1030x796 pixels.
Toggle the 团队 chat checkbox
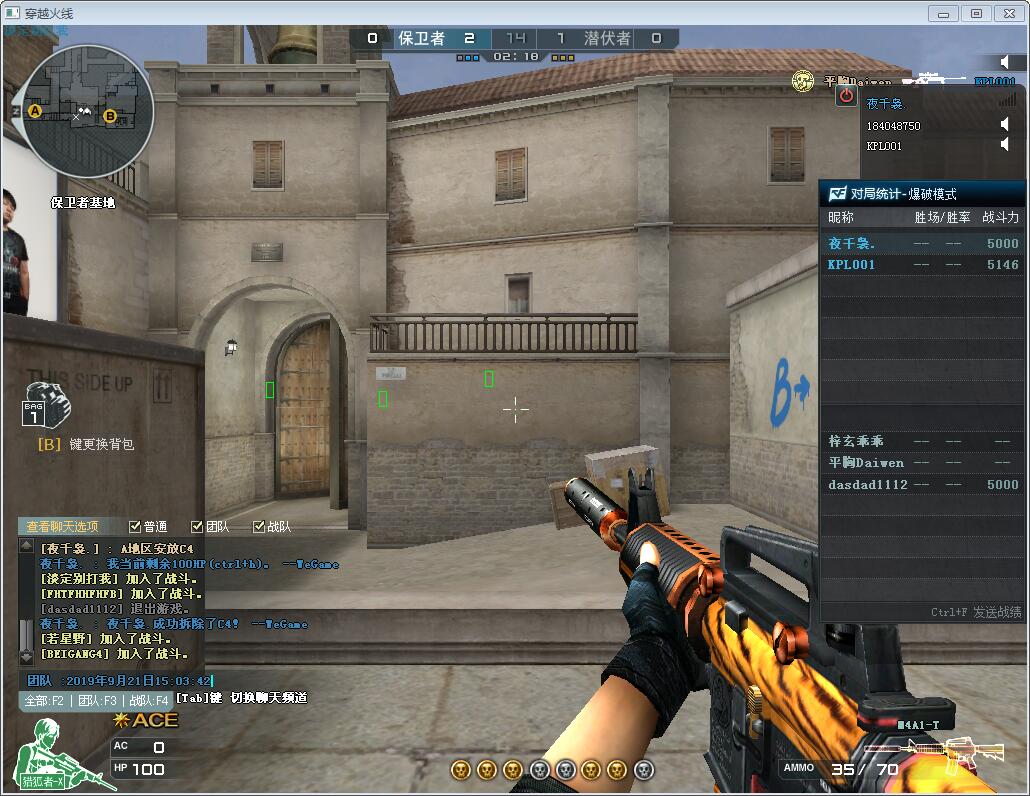point(197,526)
